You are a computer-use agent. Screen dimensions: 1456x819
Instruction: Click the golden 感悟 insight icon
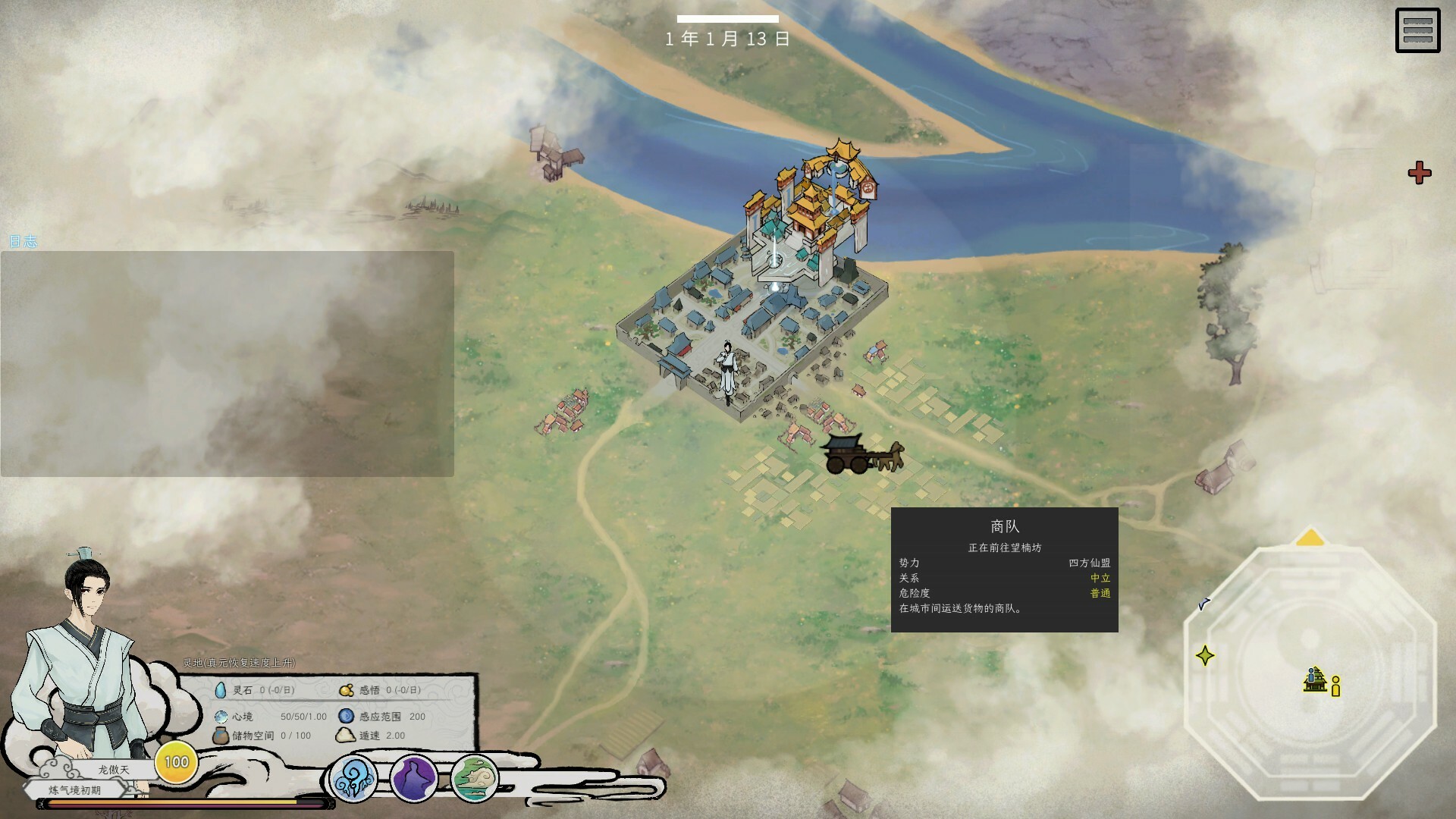[347, 691]
